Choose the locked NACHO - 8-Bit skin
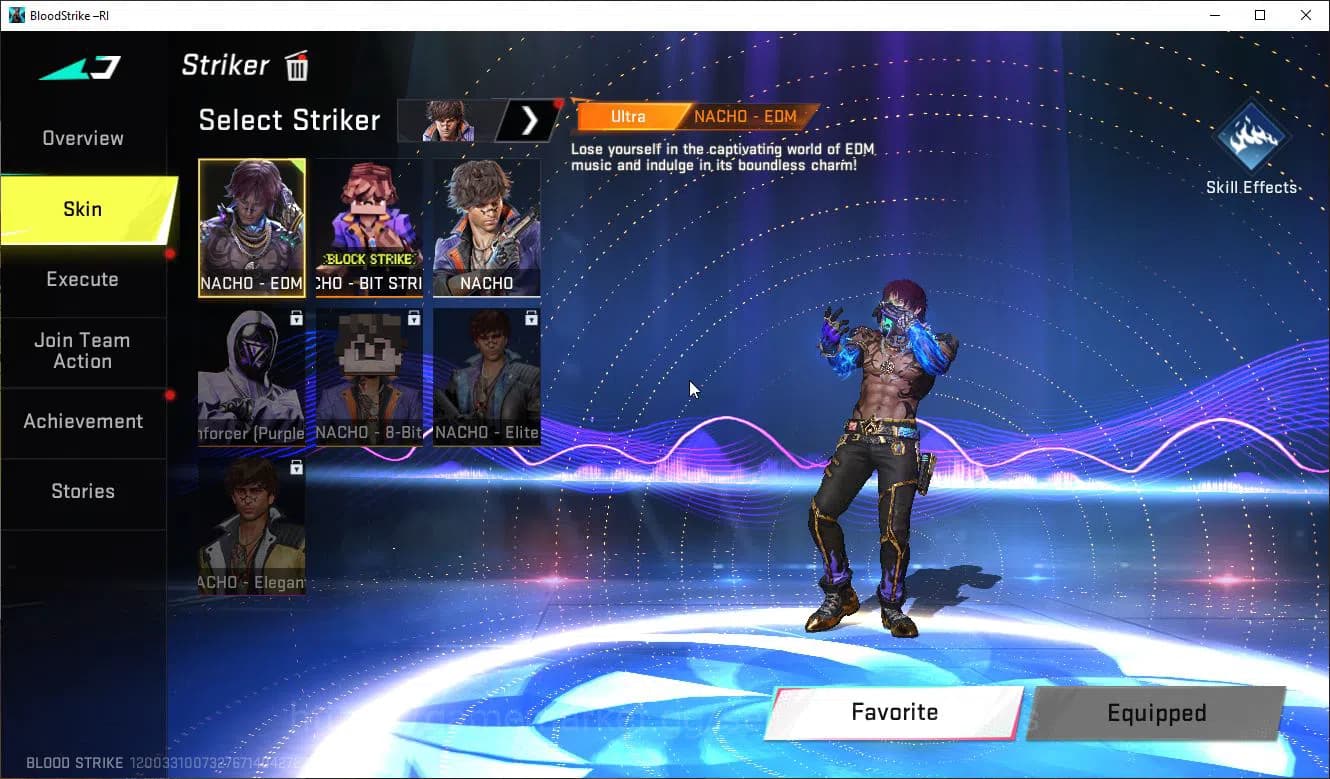 (369, 377)
